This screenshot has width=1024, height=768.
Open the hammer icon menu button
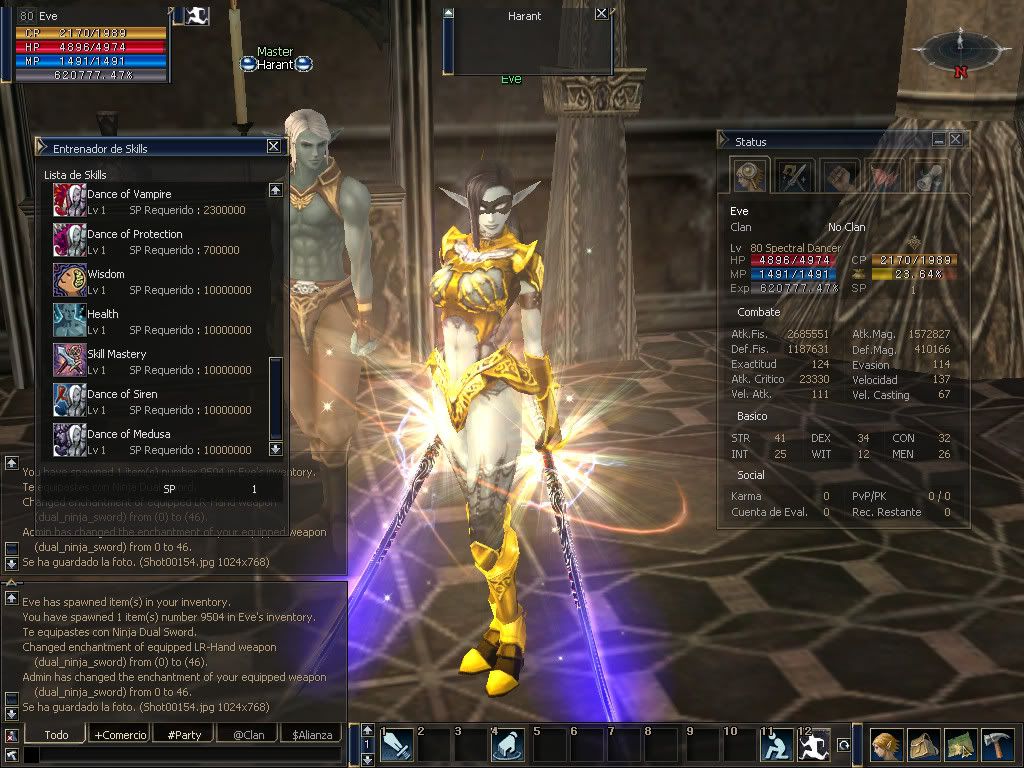[996, 745]
